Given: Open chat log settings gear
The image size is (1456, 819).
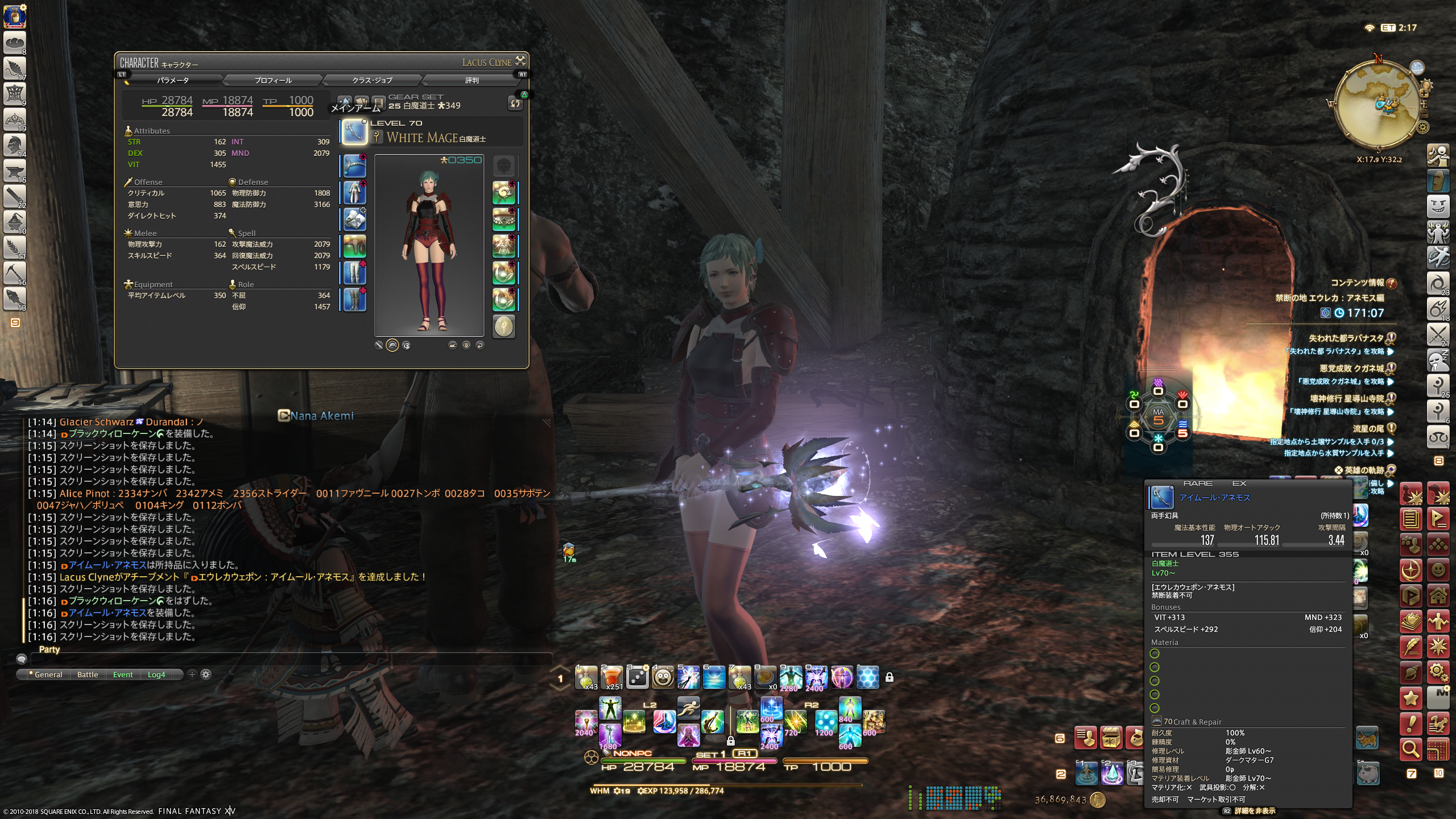Looking at the screenshot, I should point(206,675).
